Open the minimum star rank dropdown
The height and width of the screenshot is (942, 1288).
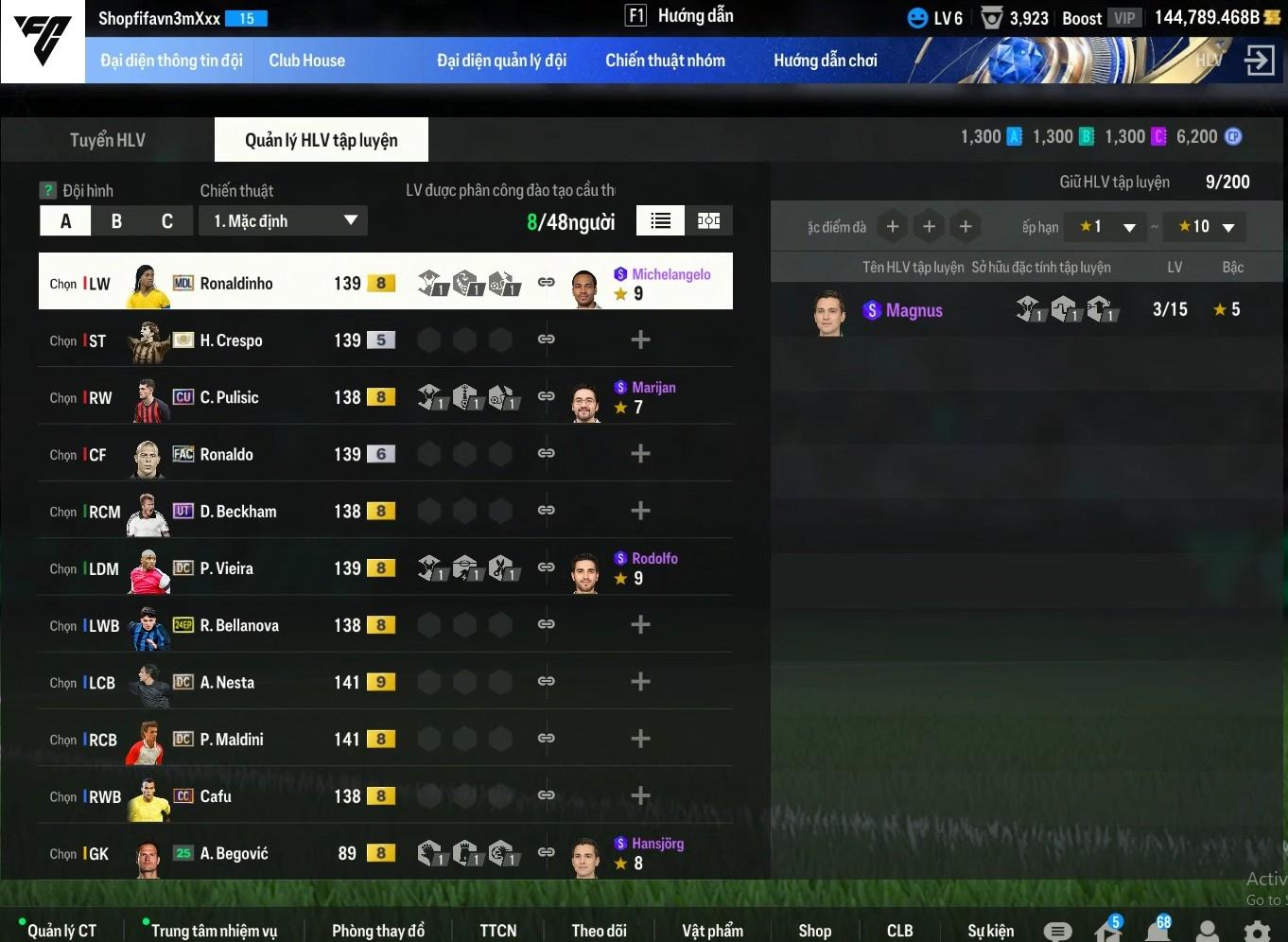click(x=1105, y=227)
